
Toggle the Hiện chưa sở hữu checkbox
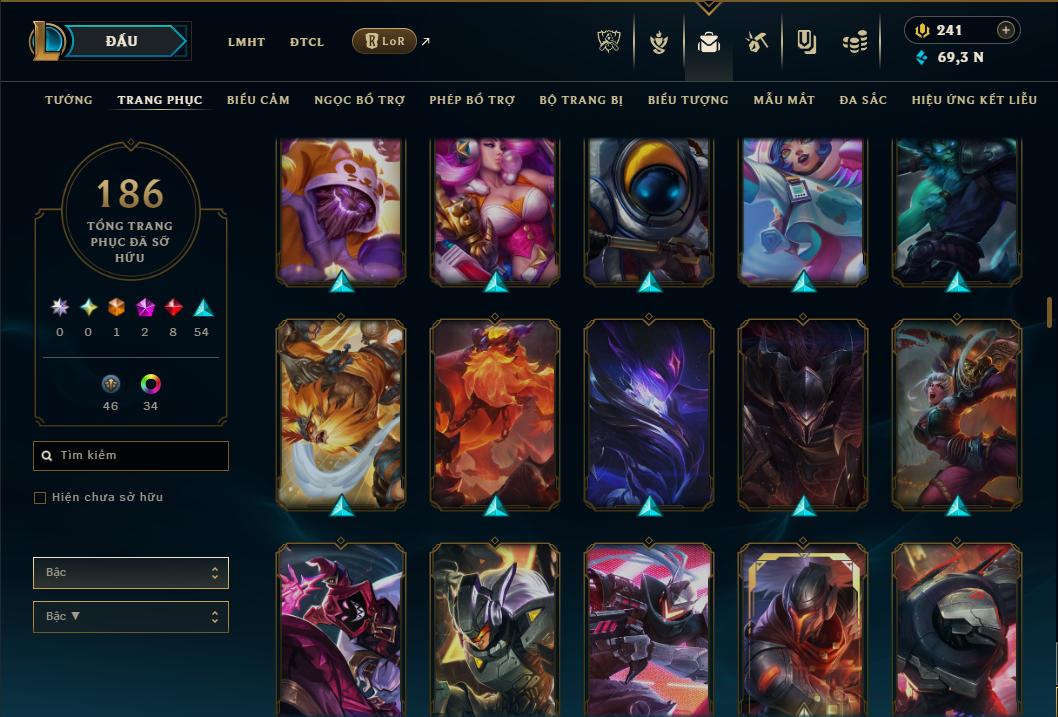[40, 498]
